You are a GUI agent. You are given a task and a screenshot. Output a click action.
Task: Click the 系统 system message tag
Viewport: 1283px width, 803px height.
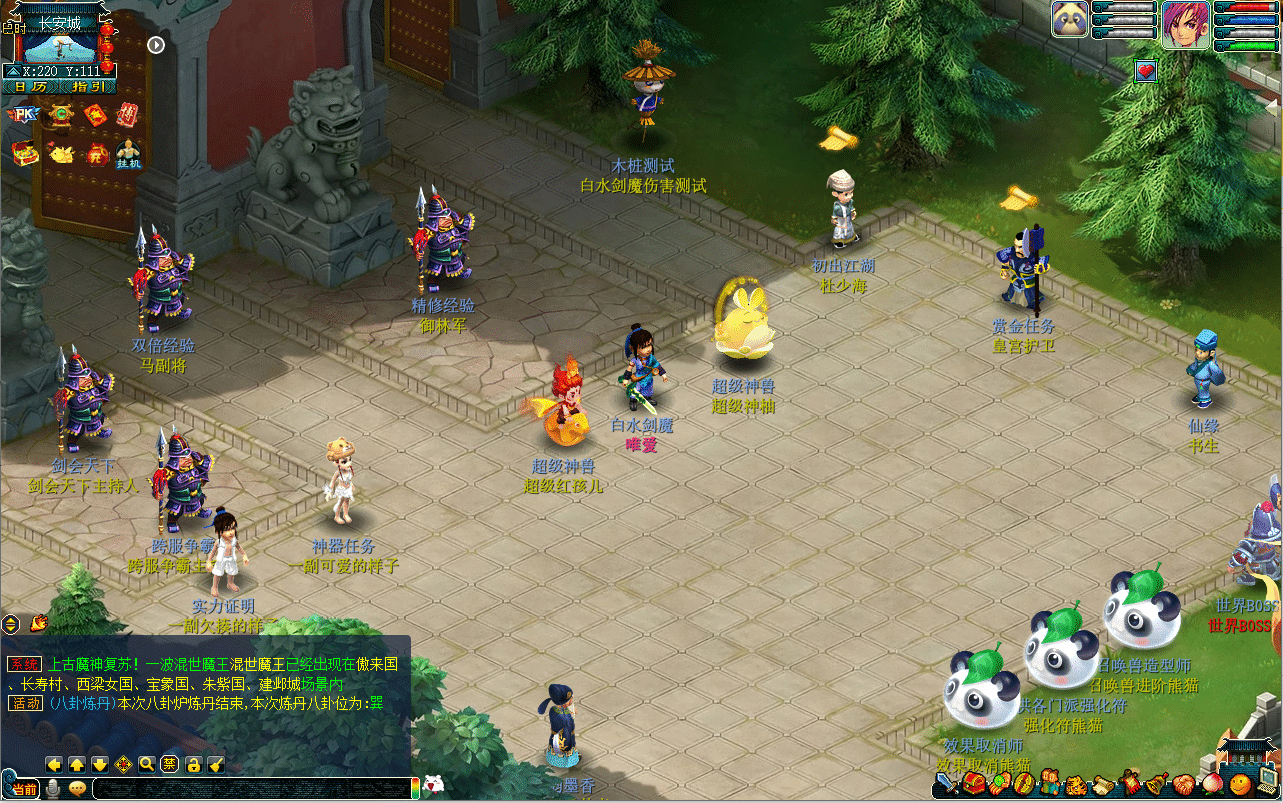pyautogui.click(x=23, y=664)
